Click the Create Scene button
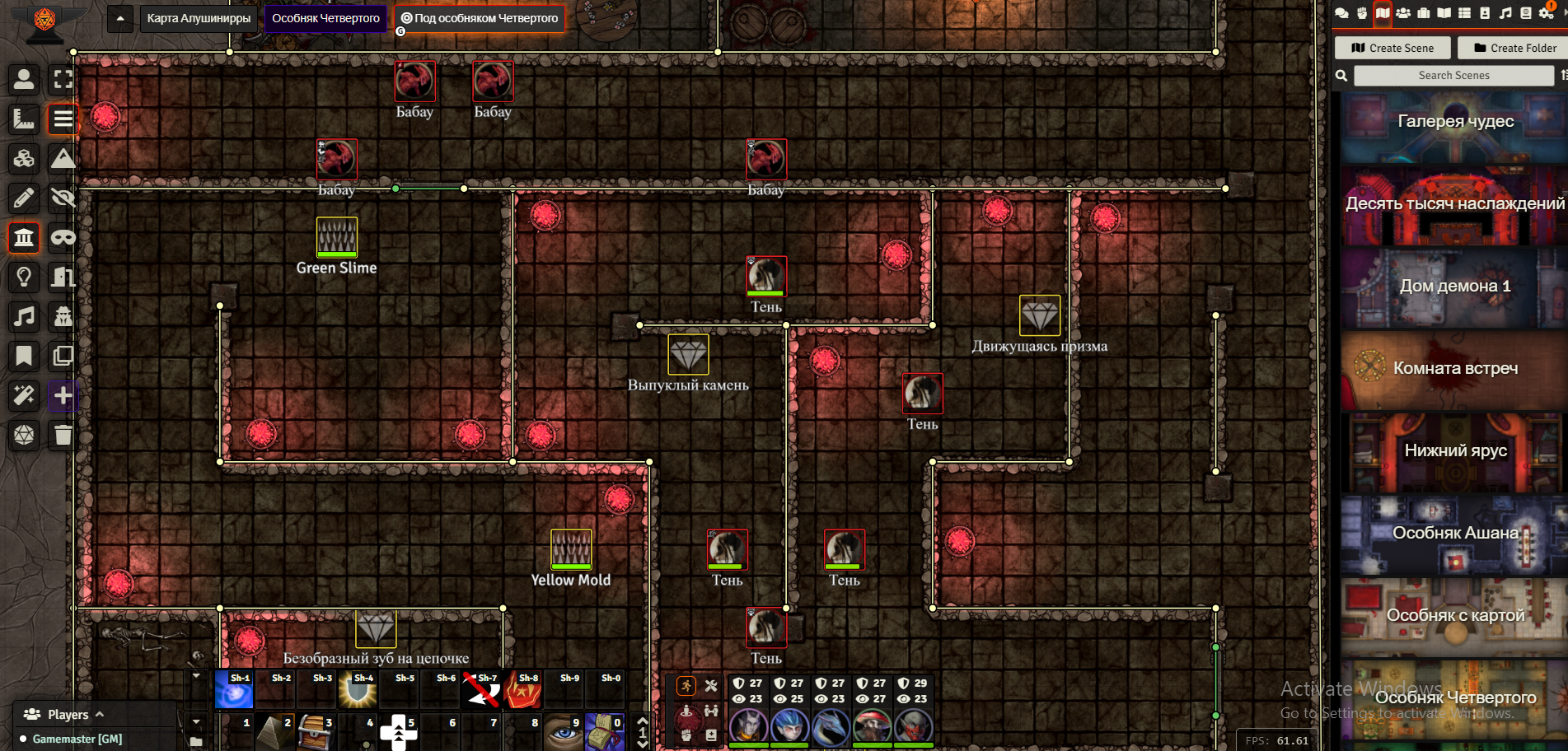Screen dimensions: 1568x751 [x=1393, y=48]
